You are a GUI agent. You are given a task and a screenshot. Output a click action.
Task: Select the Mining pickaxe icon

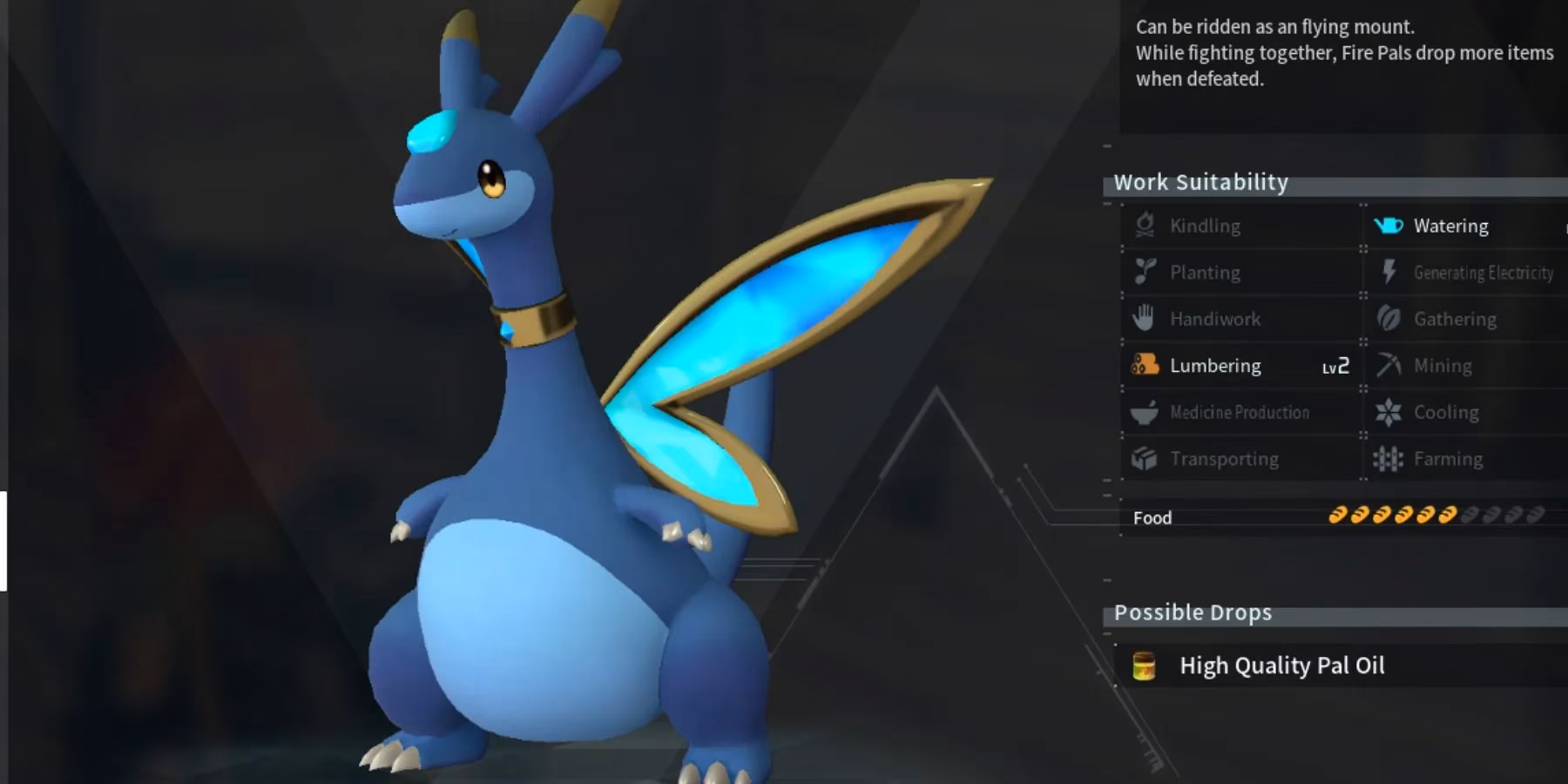(1390, 365)
